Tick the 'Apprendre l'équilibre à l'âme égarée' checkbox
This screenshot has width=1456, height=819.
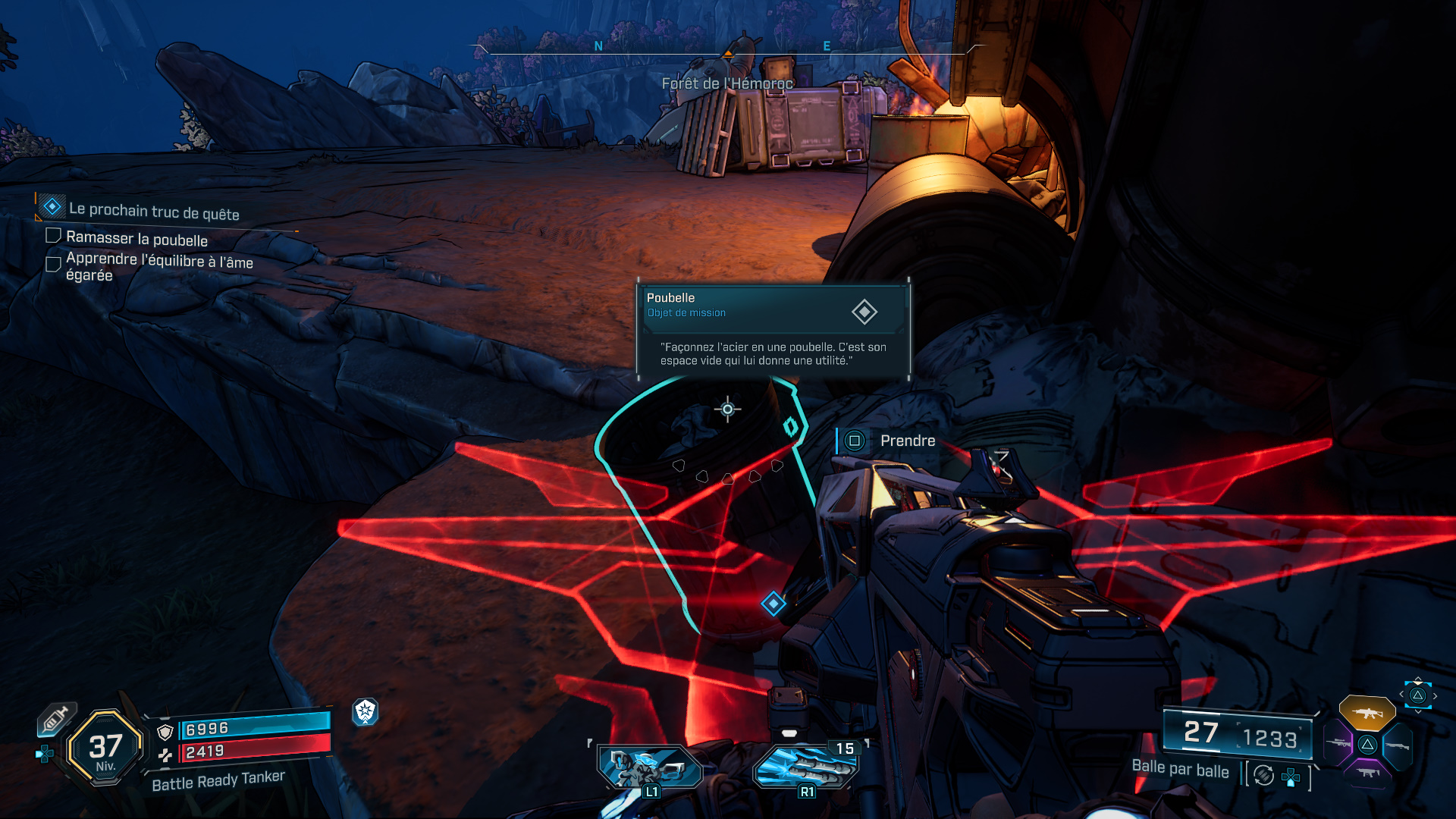[53, 264]
